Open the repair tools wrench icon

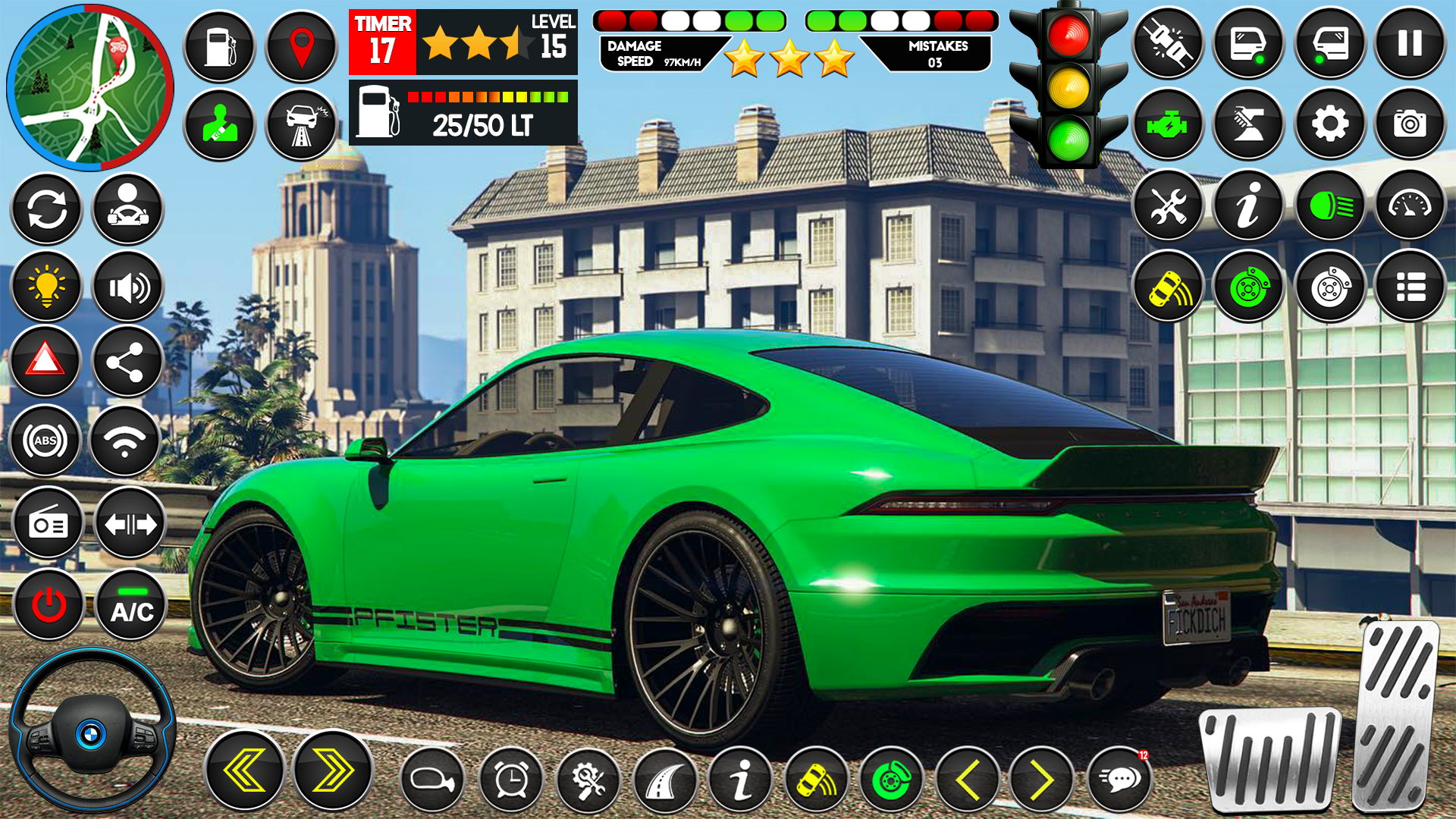pos(1170,206)
